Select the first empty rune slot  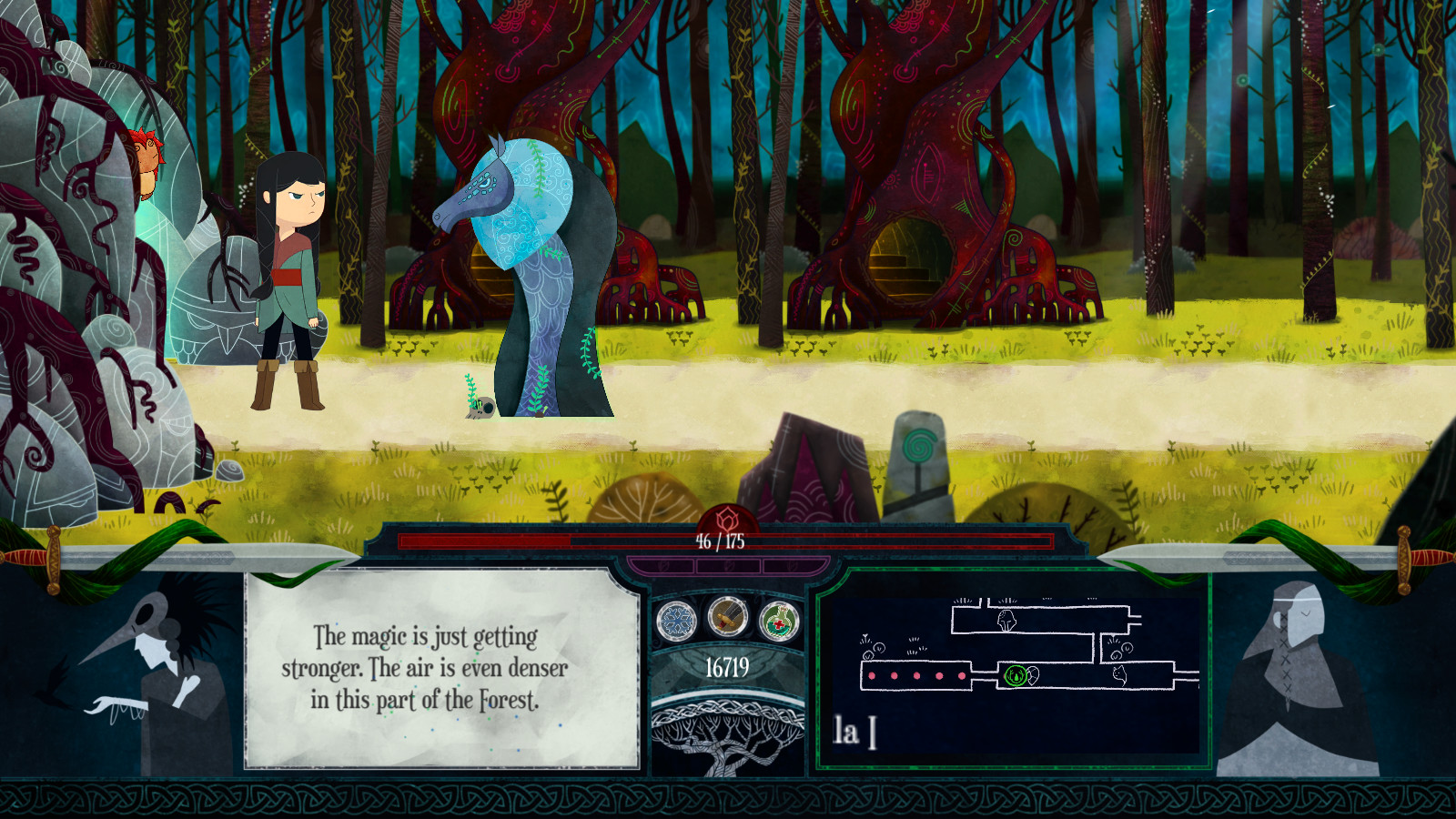[662, 565]
